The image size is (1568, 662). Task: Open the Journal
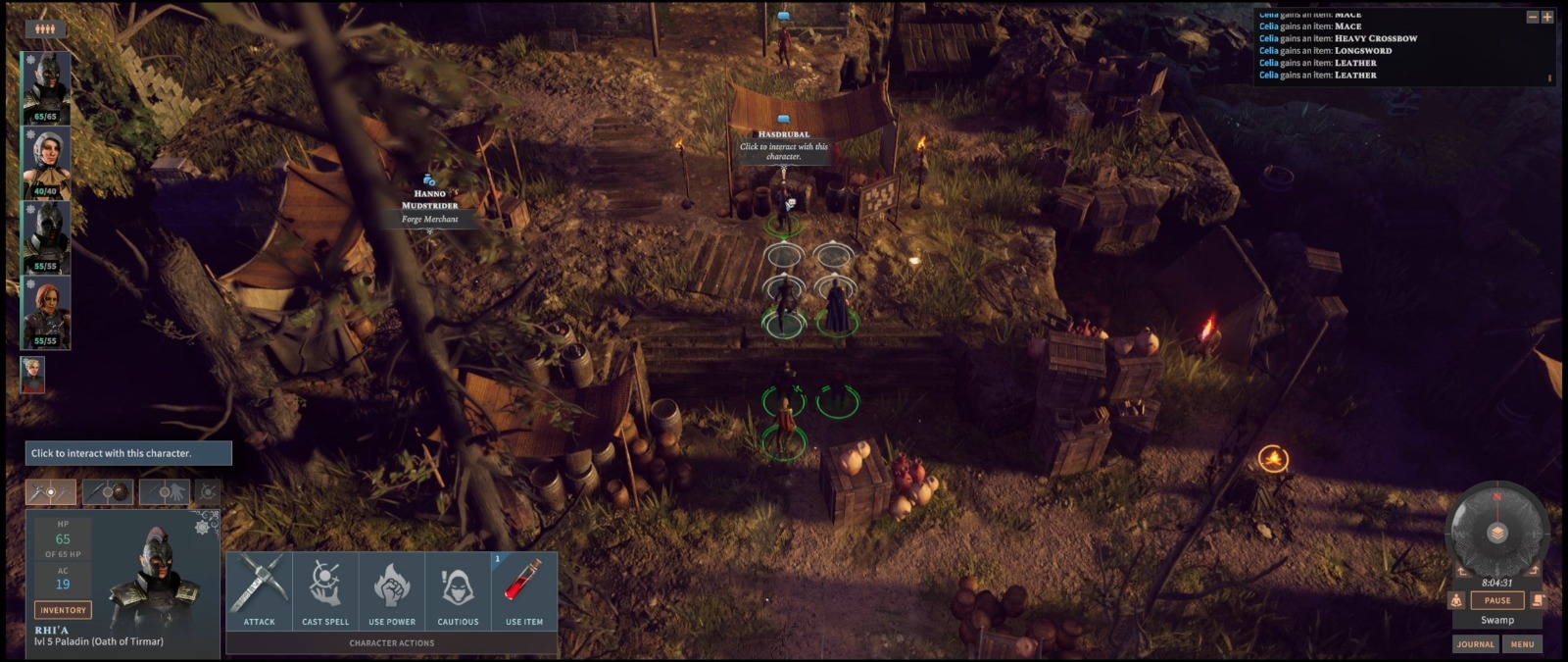point(1475,644)
